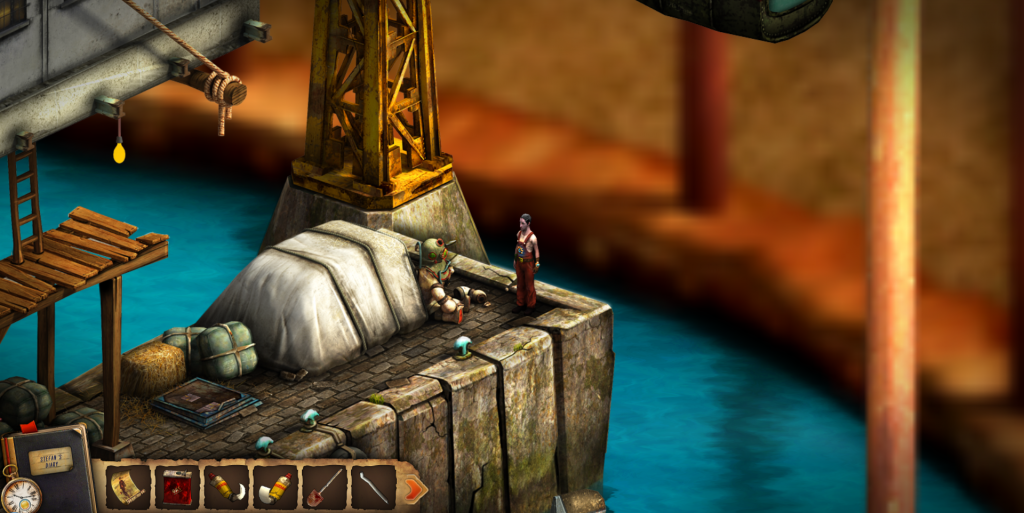Screen dimensions: 1024x513
Task: Show next inventory items with orange arrow
Action: [x=413, y=488]
